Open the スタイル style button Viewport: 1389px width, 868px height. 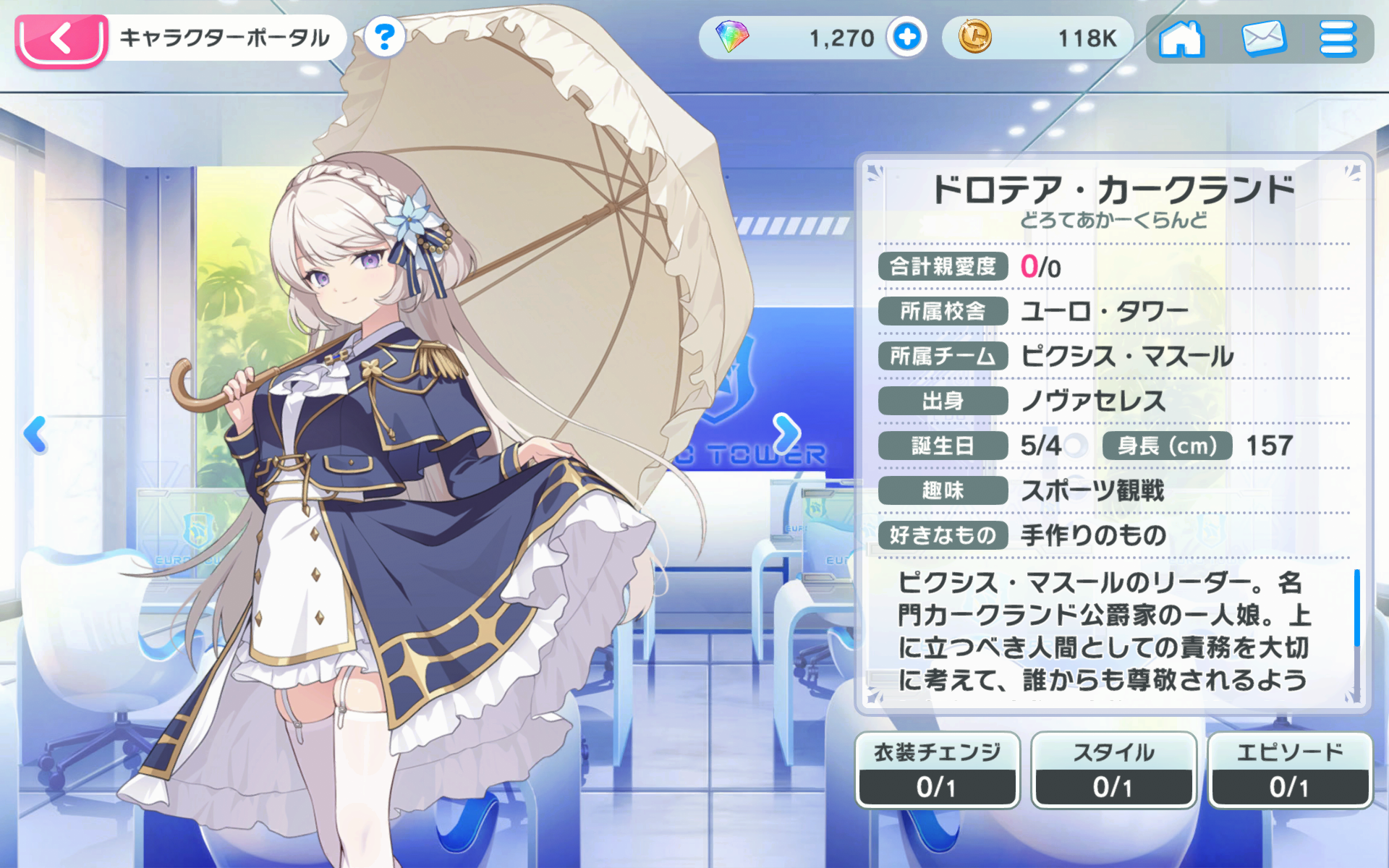pos(1113,770)
